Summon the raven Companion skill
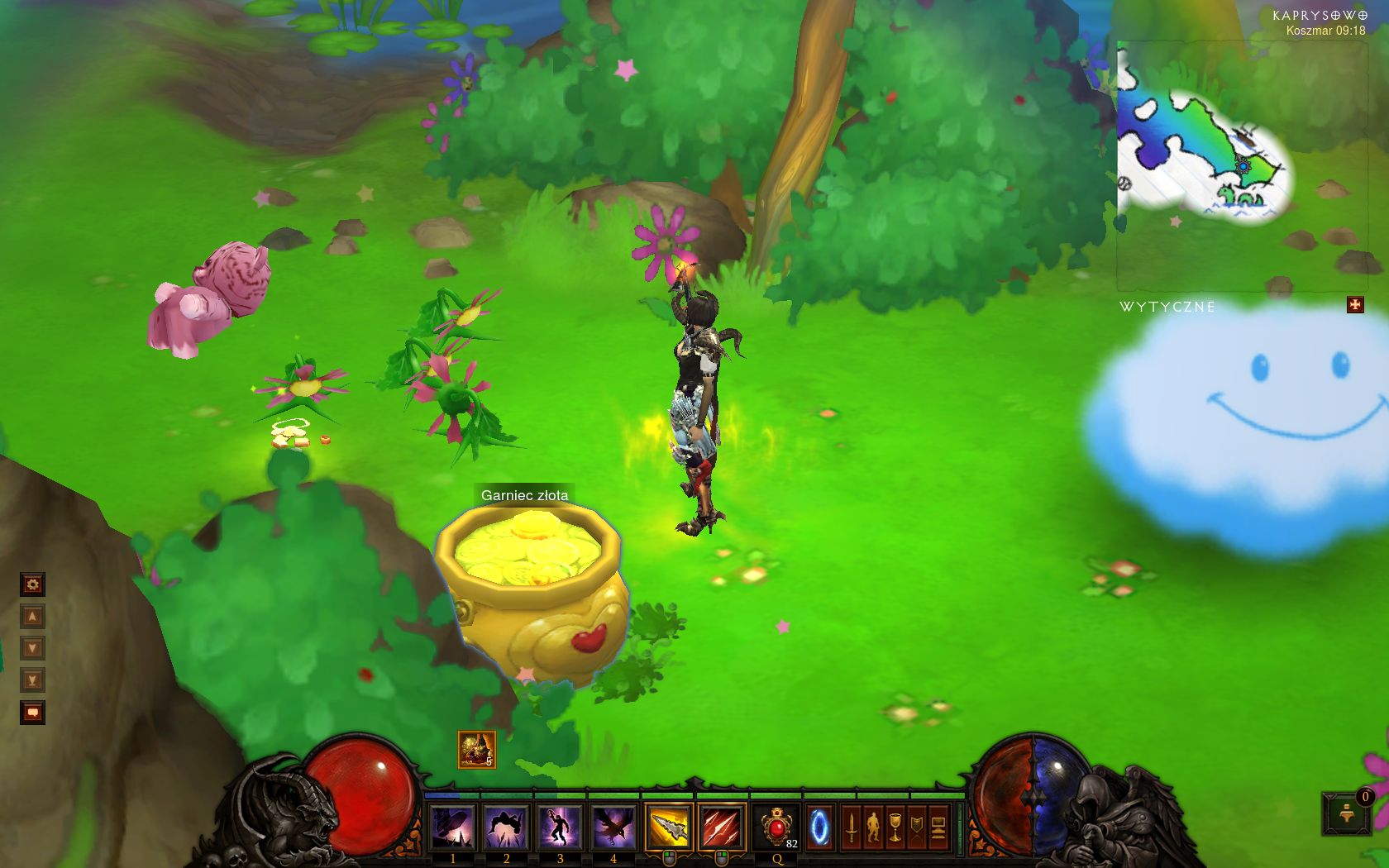The width and height of the screenshot is (1389, 868). [x=613, y=827]
